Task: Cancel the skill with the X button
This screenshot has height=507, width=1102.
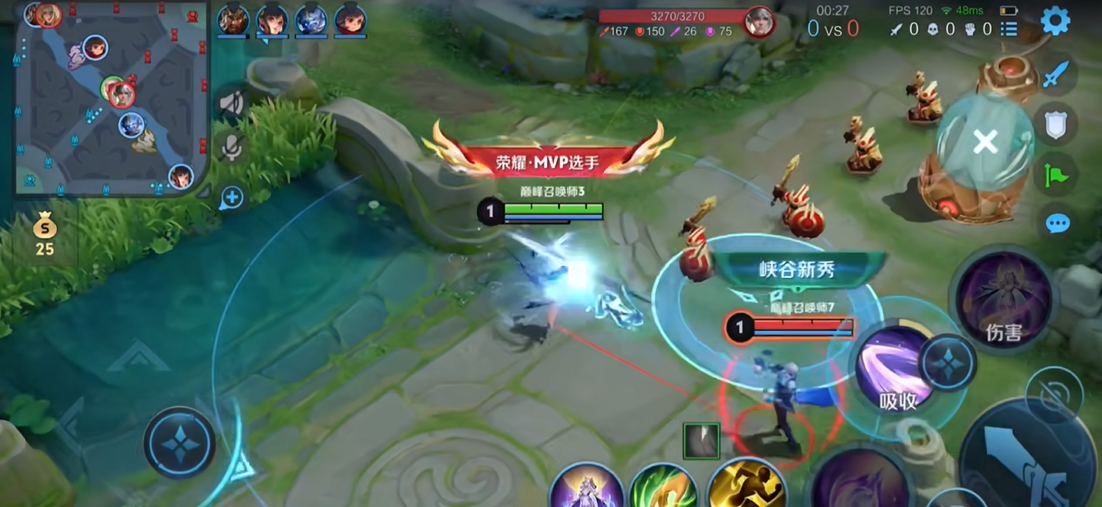Action: coord(985,142)
